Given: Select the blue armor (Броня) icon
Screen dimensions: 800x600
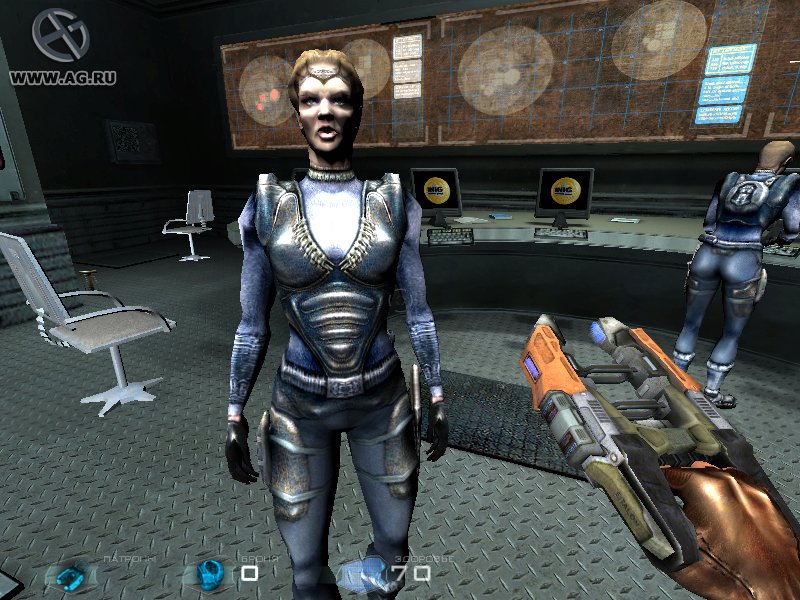Looking at the screenshot, I should point(210,573).
